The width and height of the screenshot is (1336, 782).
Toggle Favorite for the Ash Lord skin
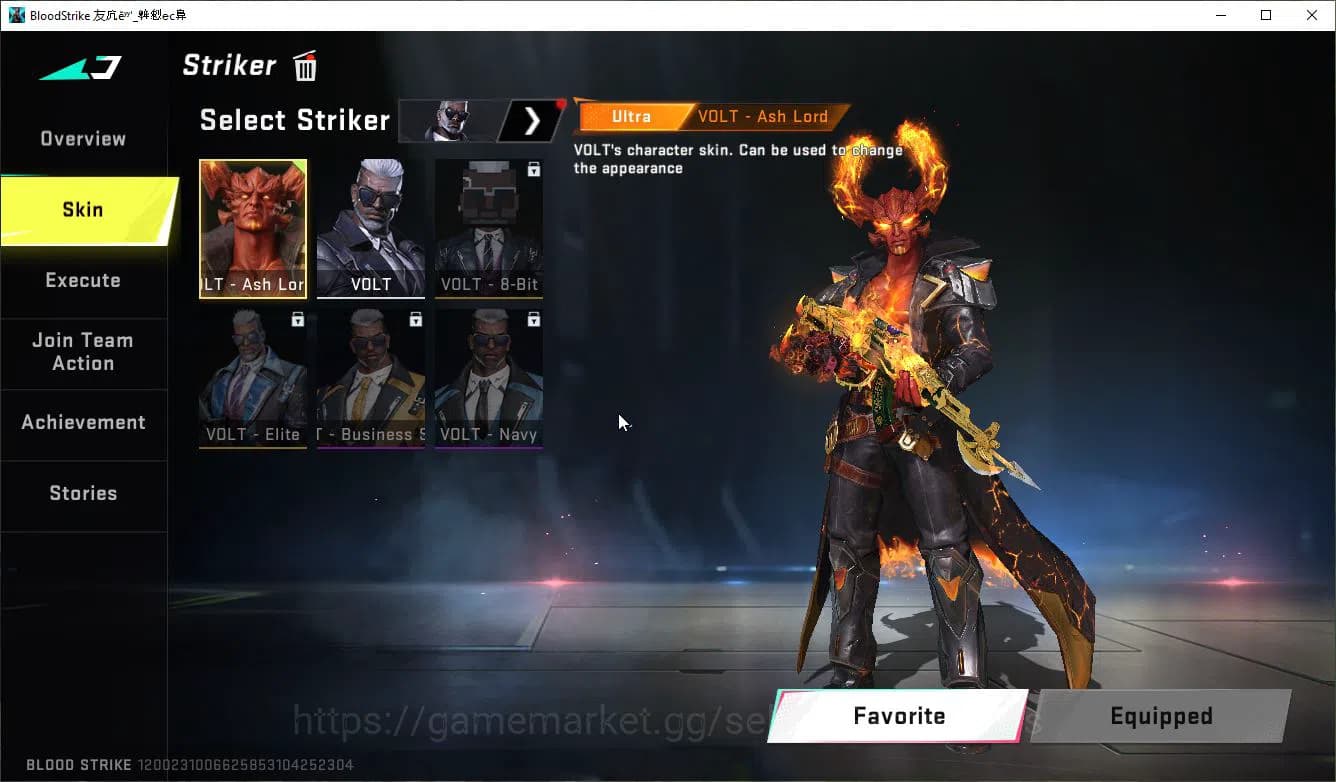pyautogui.click(x=898, y=716)
